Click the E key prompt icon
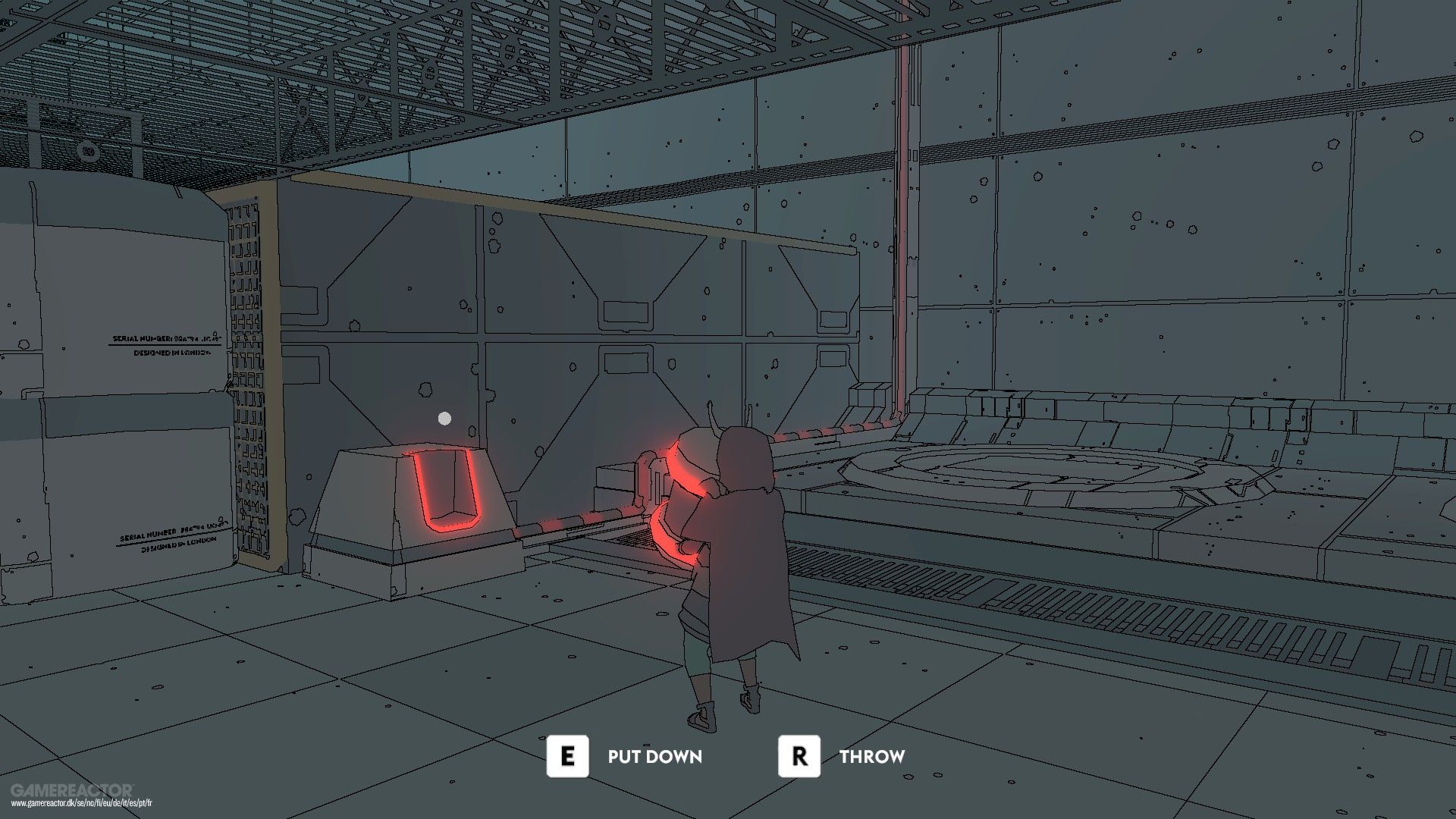 [566, 755]
